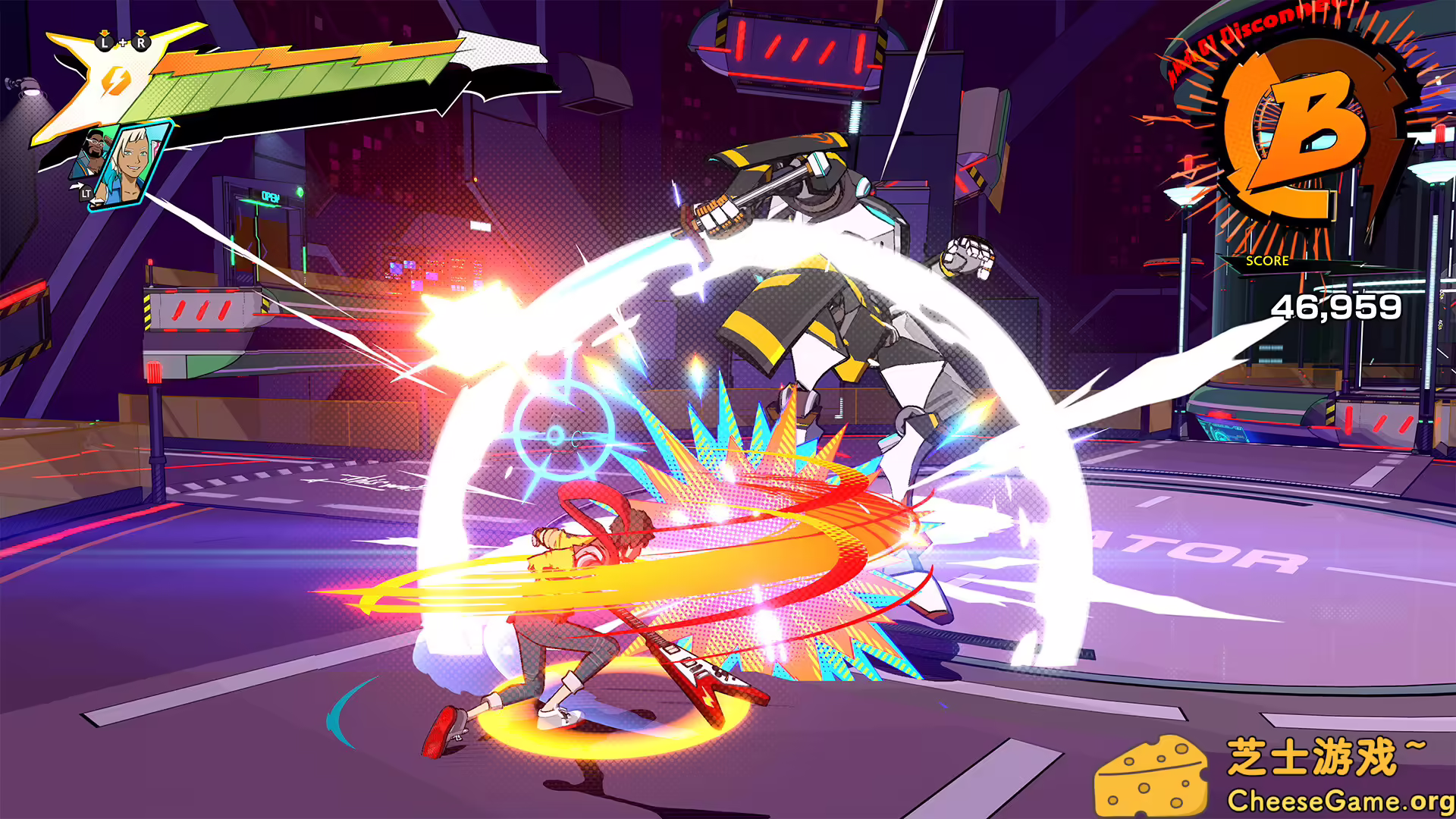Select Peppermint's character portrait

133,161
